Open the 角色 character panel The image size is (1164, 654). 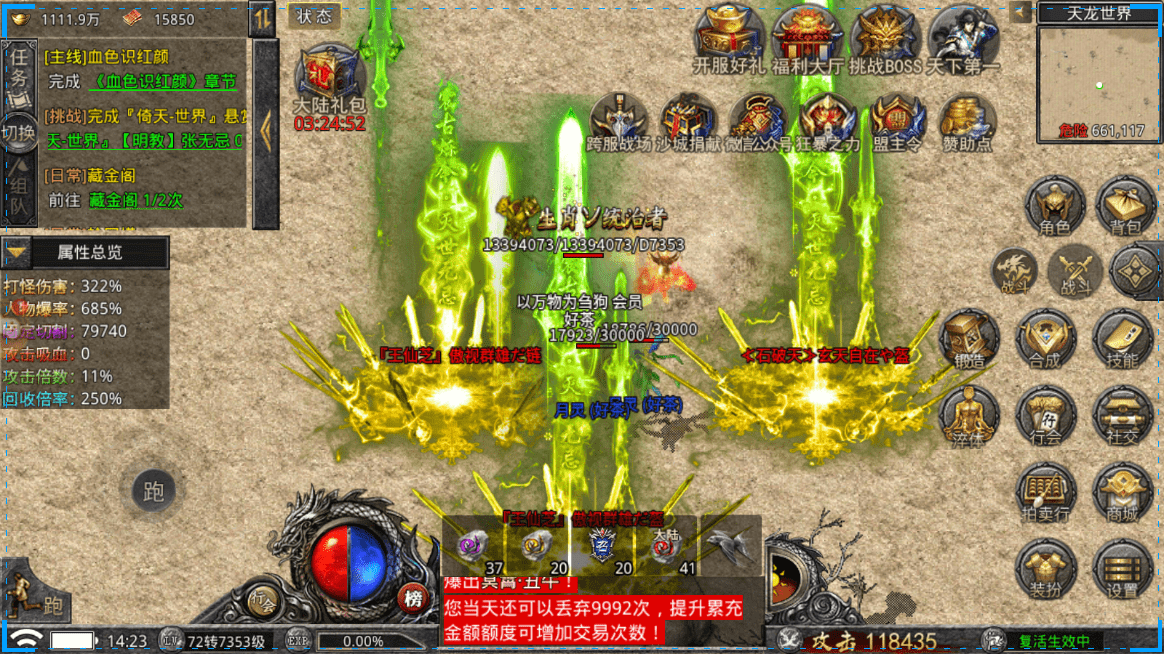click(x=1054, y=206)
